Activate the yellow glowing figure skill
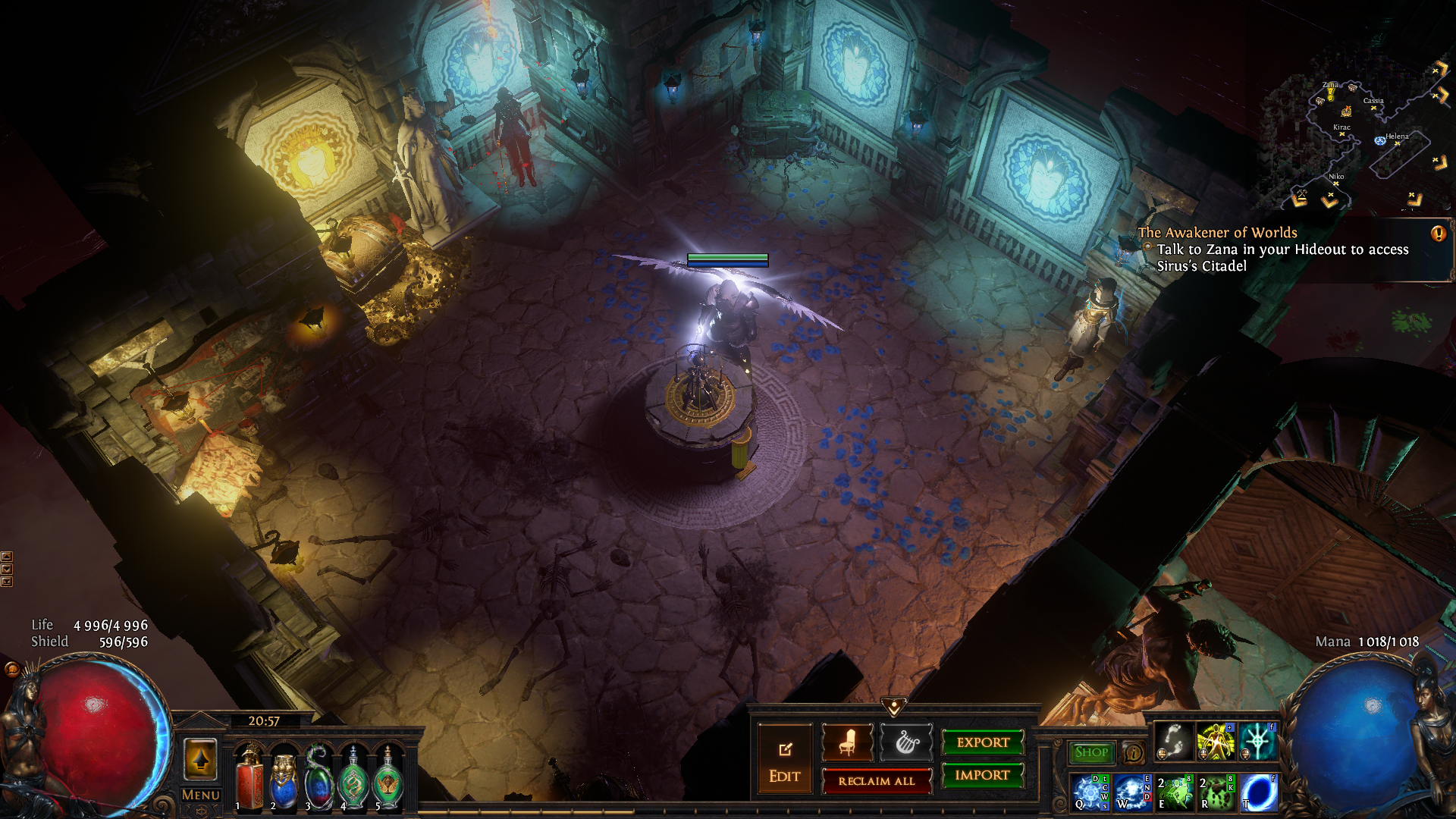Screen dimensions: 1456x819 tap(1216, 741)
